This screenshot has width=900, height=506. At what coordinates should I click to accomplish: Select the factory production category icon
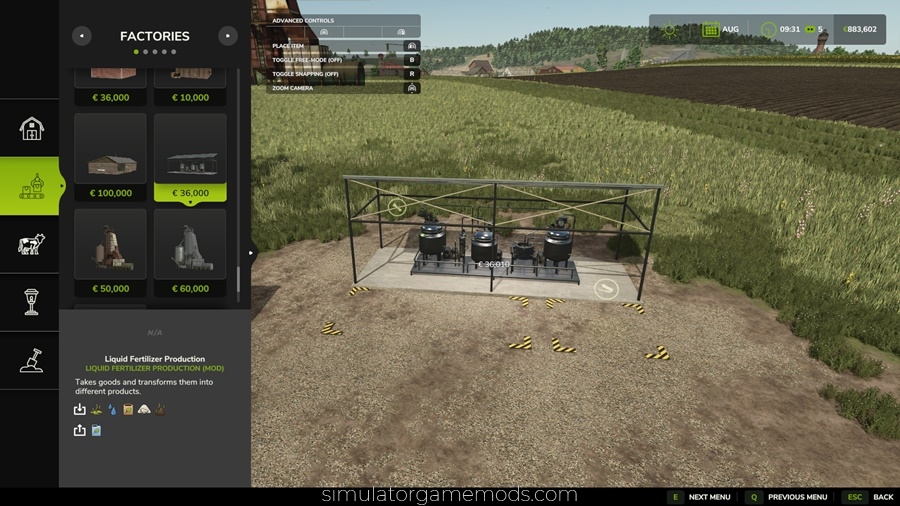[x=30, y=186]
